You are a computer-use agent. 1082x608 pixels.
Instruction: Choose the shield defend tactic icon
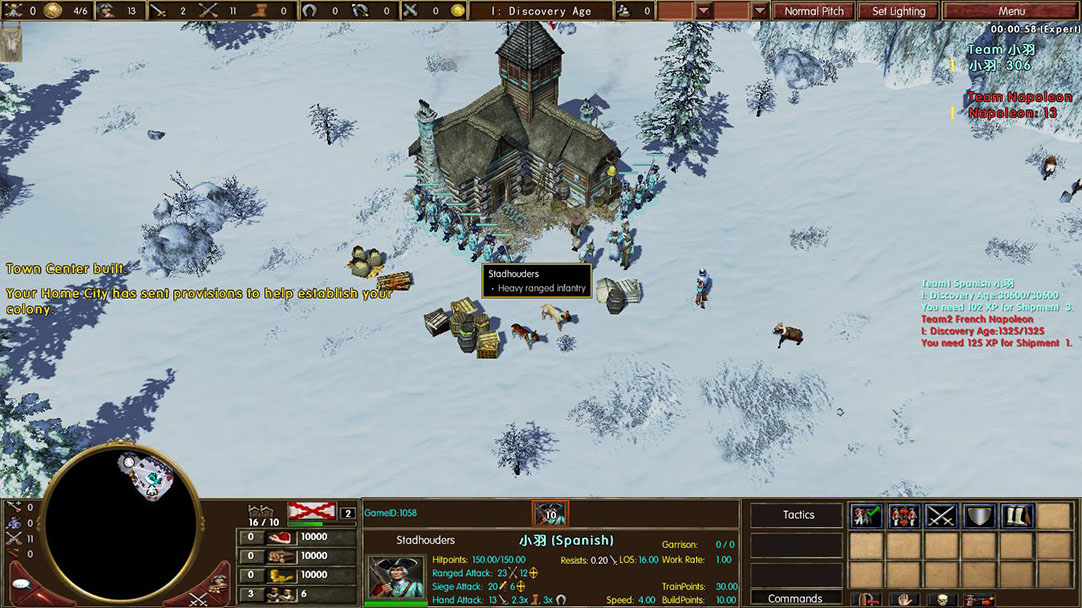pos(978,516)
